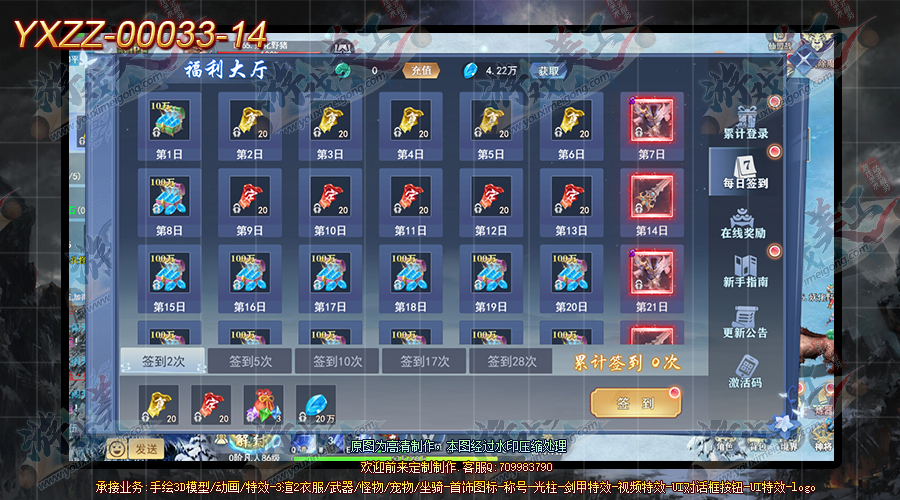
Task: Open the 签到28次 milestone tab
Action: (x=512, y=361)
